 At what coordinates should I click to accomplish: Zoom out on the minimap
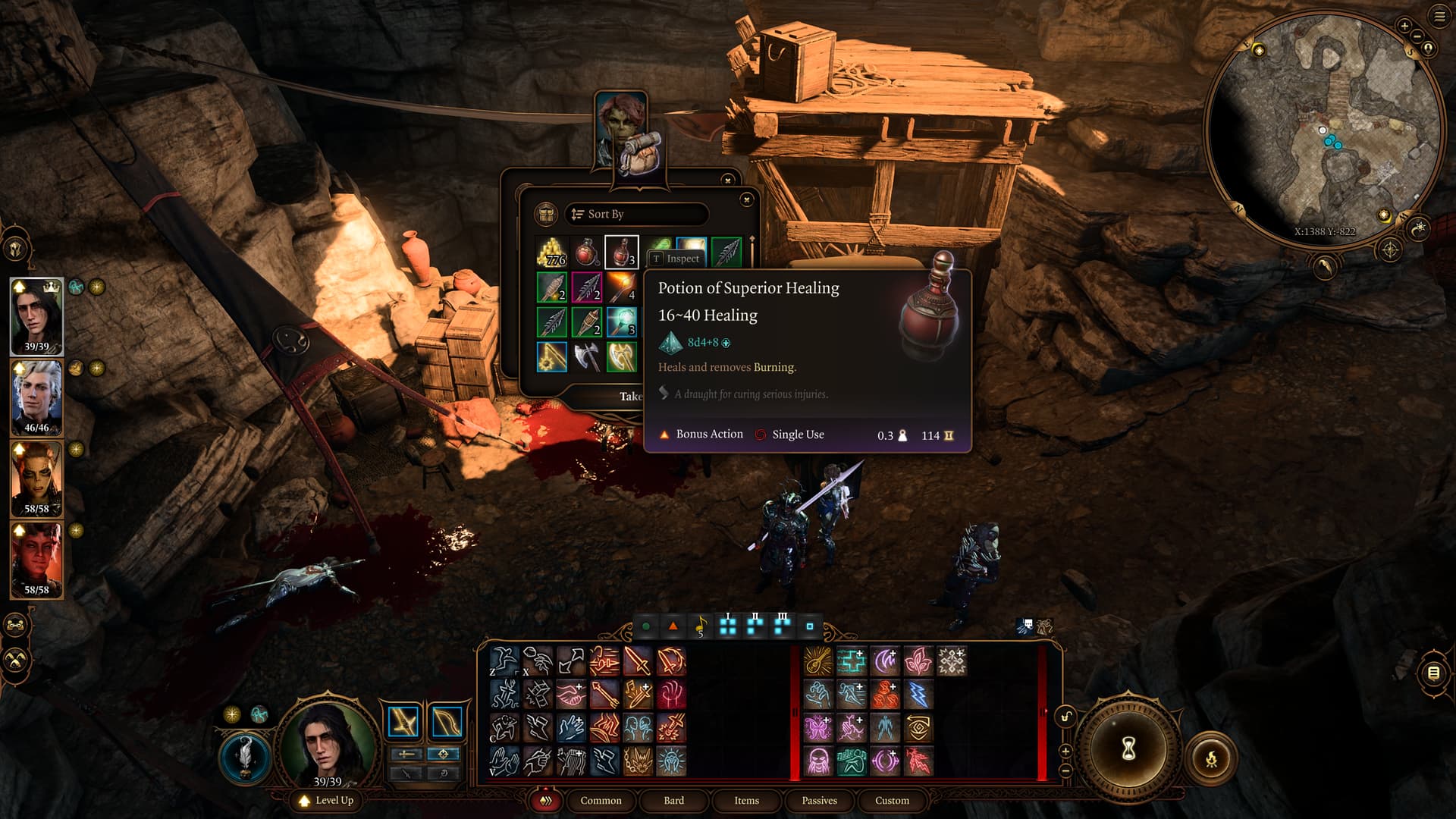[1416, 36]
